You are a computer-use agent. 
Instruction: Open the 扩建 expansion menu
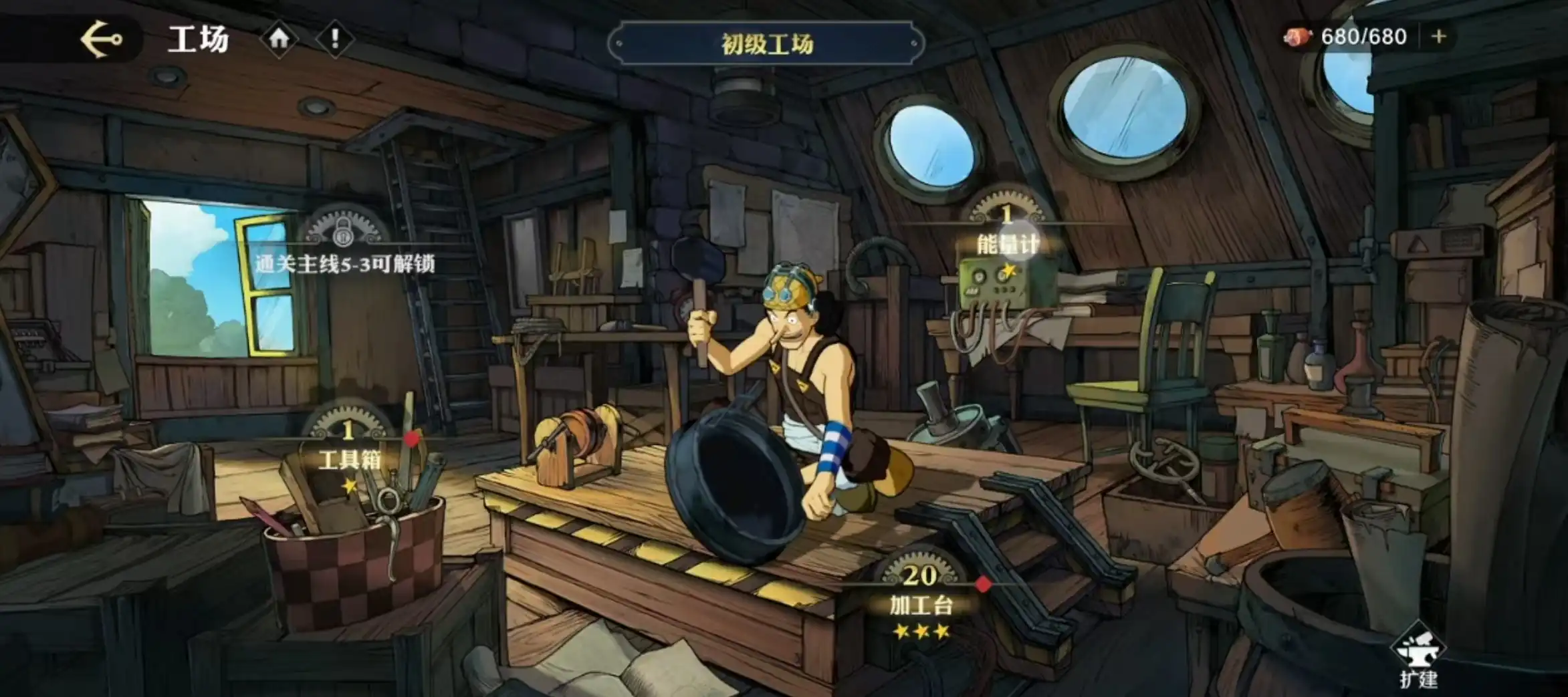tap(1418, 658)
